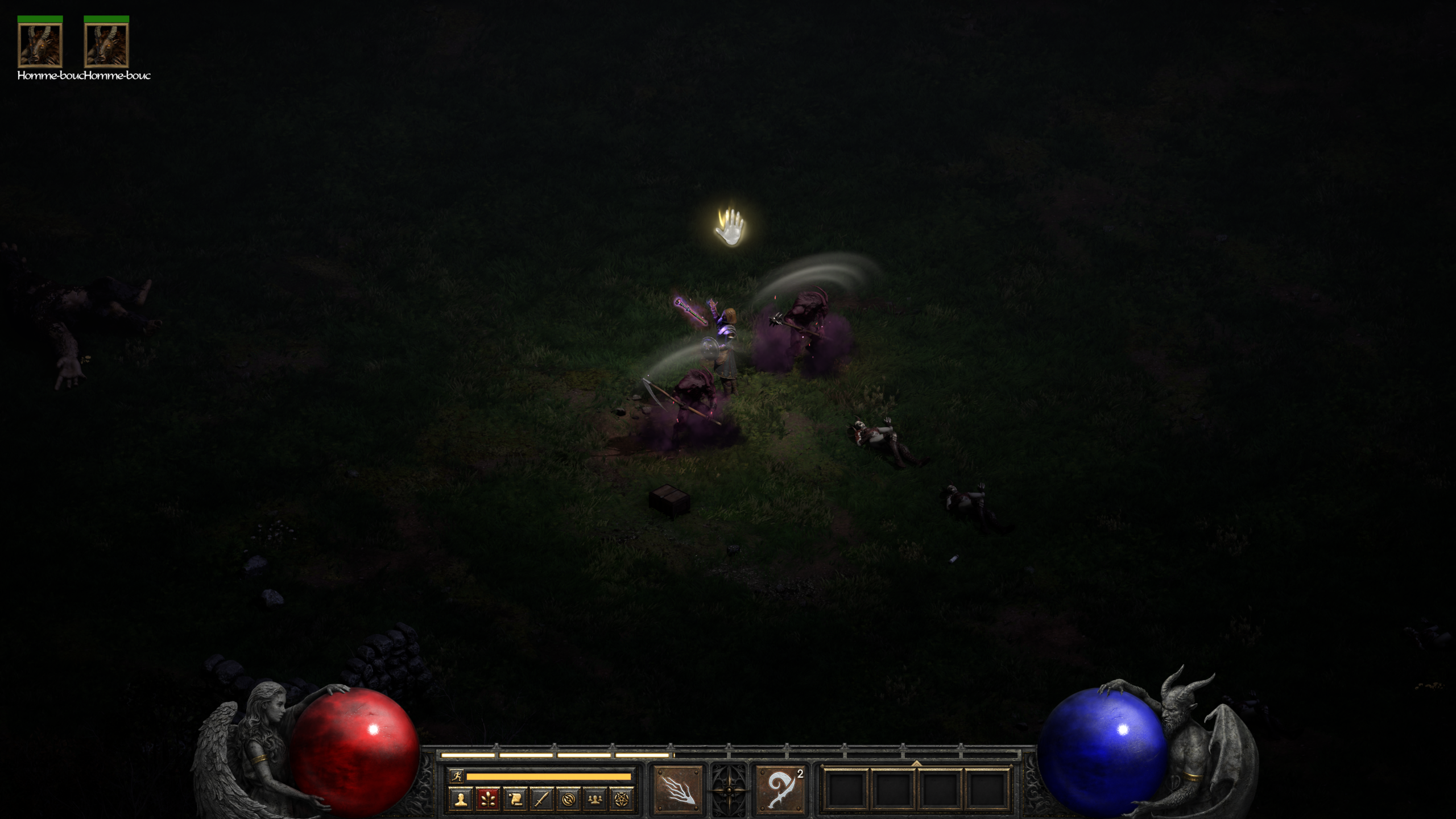
Task: Select the left skill claw hand icon
Action: click(x=678, y=789)
